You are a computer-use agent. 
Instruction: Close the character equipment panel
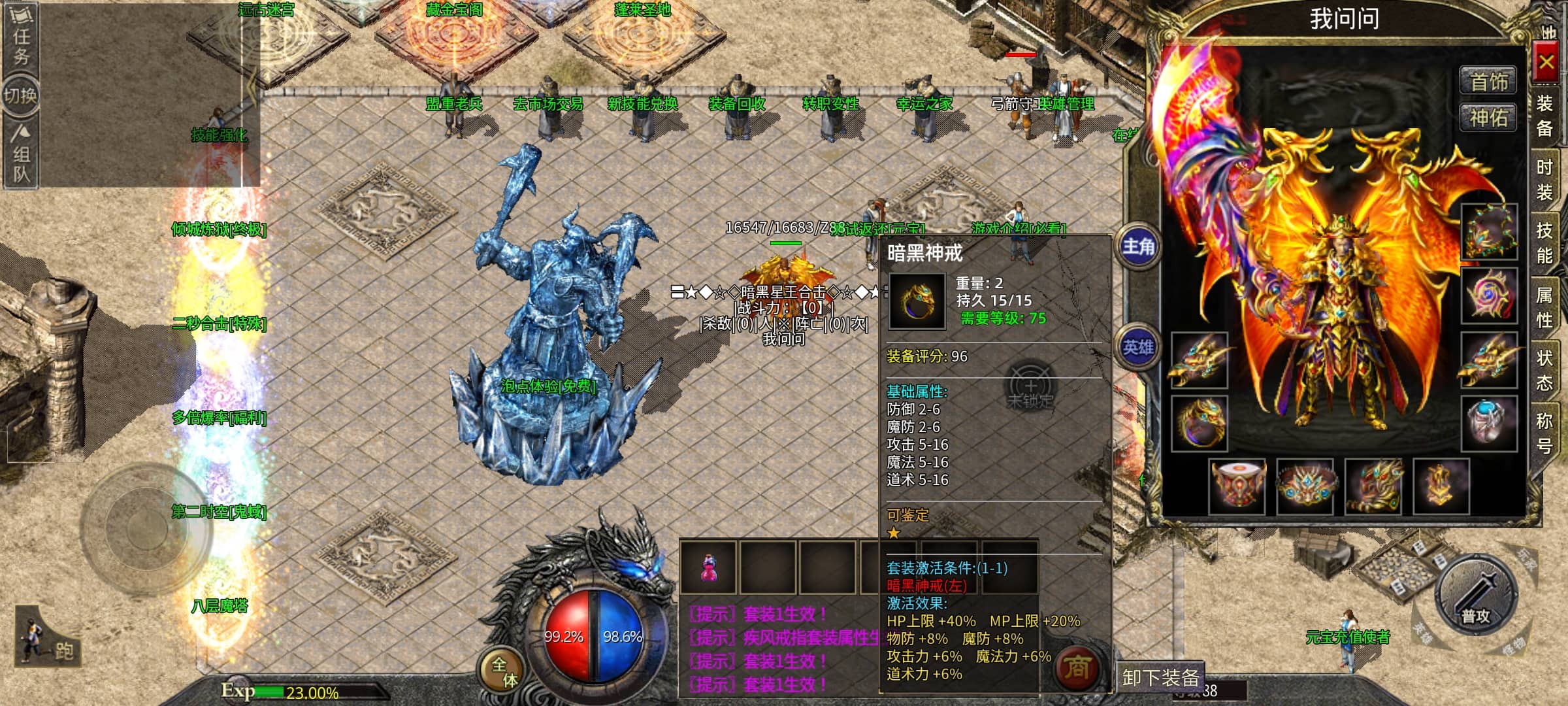tap(1546, 63)
